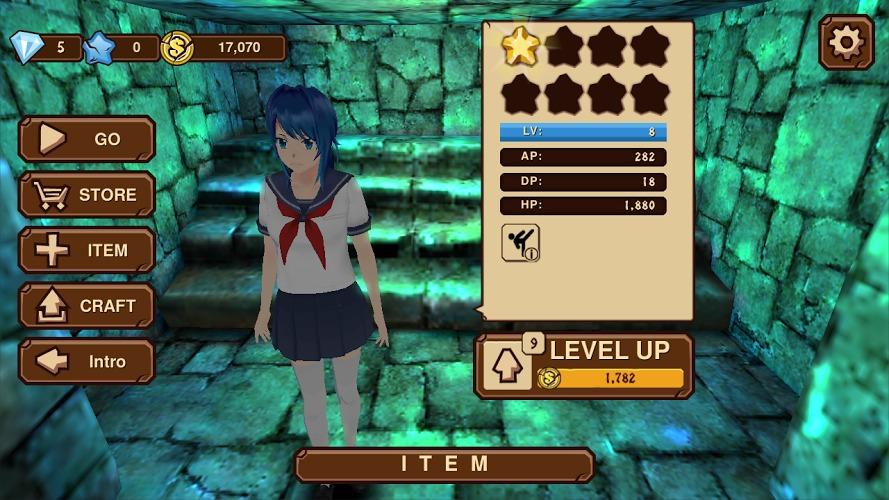Viewport: 889px width, 500px height.
Task: Open the STORE menu
Action: 87,195
